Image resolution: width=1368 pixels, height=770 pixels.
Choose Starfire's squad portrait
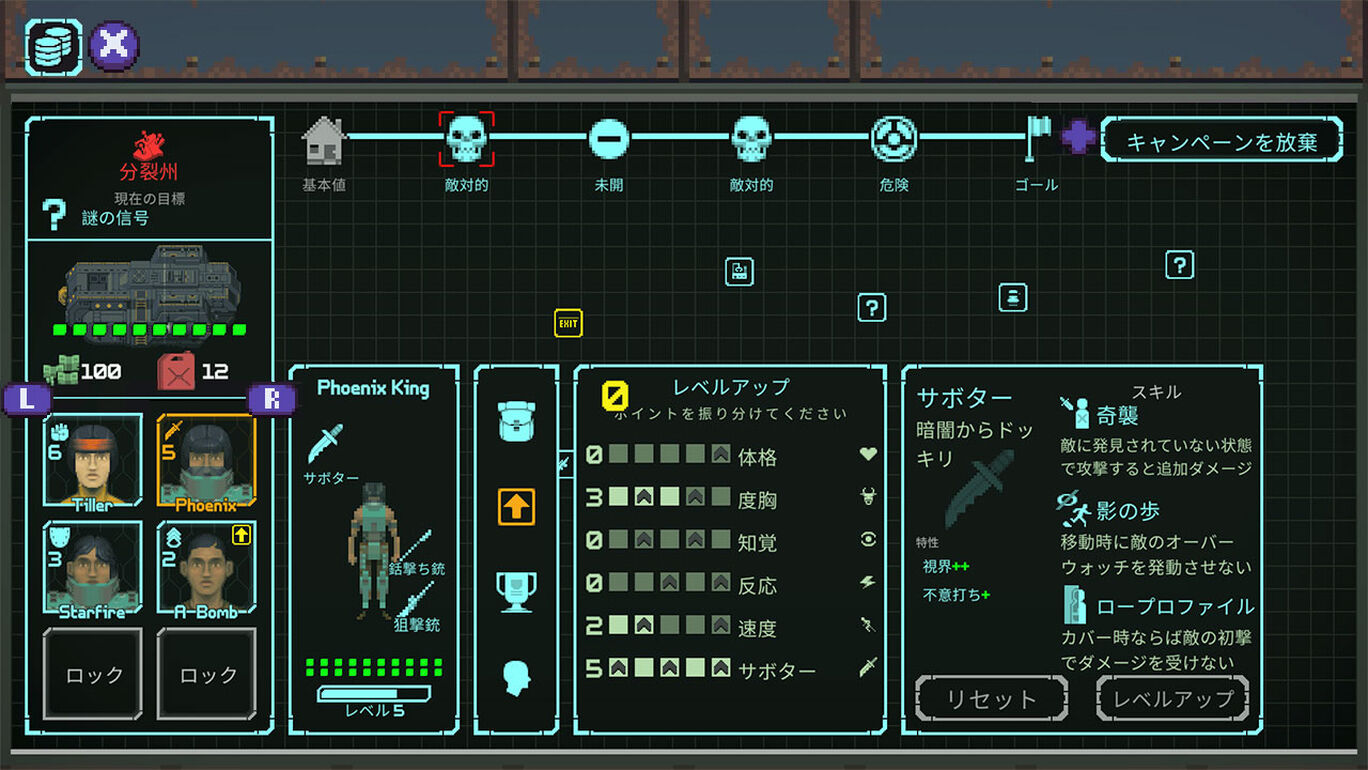(x=92, y=567)
